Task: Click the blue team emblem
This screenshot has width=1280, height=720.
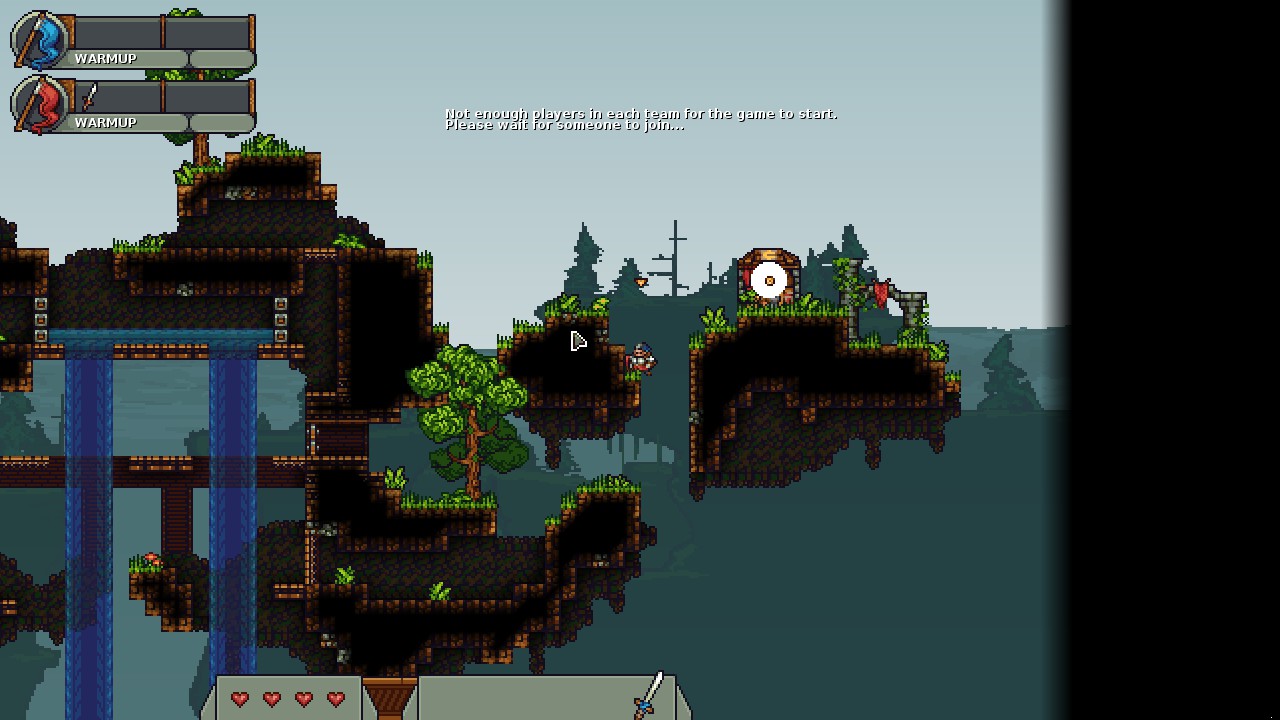Action: [40, 41]
